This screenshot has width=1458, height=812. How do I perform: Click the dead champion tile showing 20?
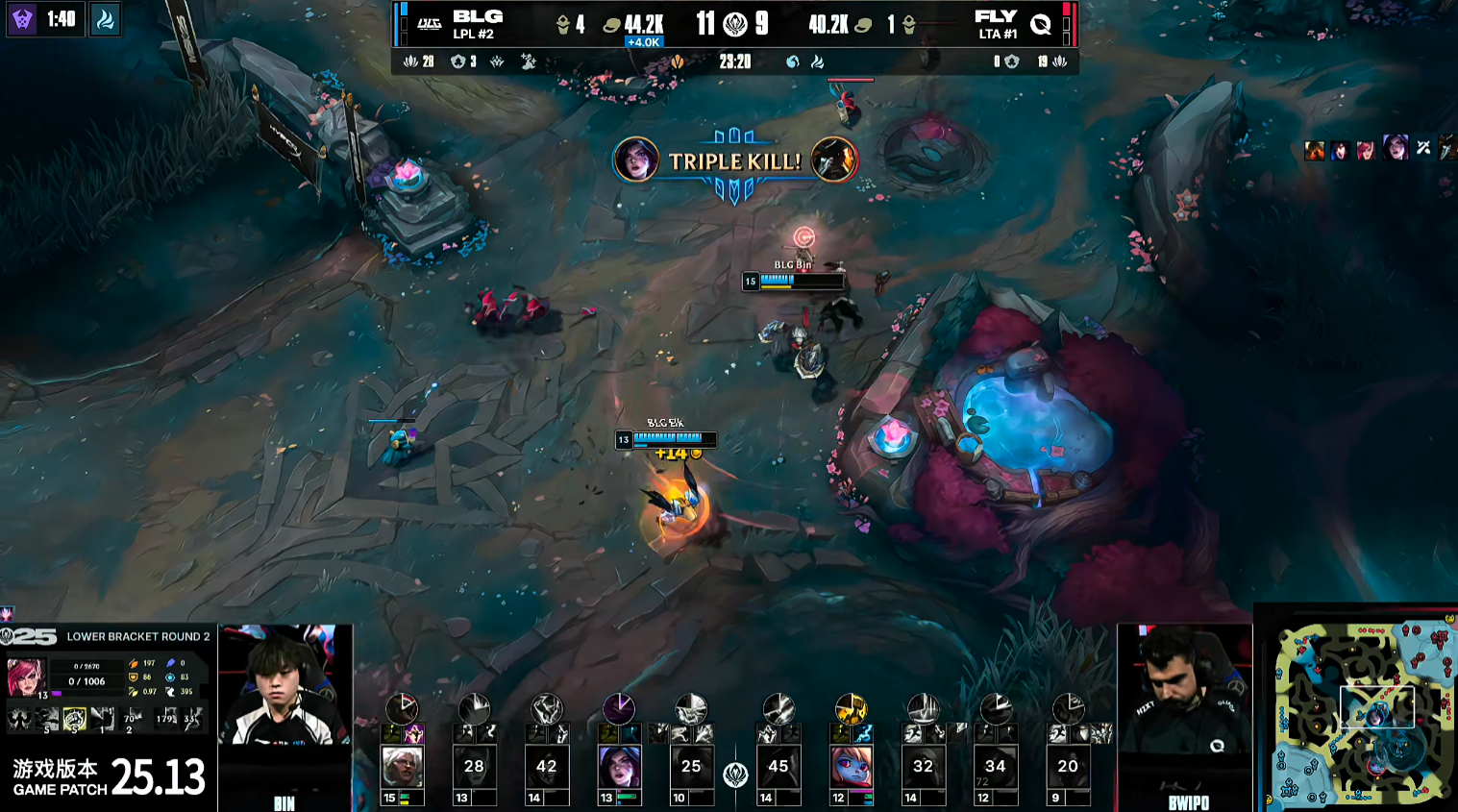(x=1067, y=767)
